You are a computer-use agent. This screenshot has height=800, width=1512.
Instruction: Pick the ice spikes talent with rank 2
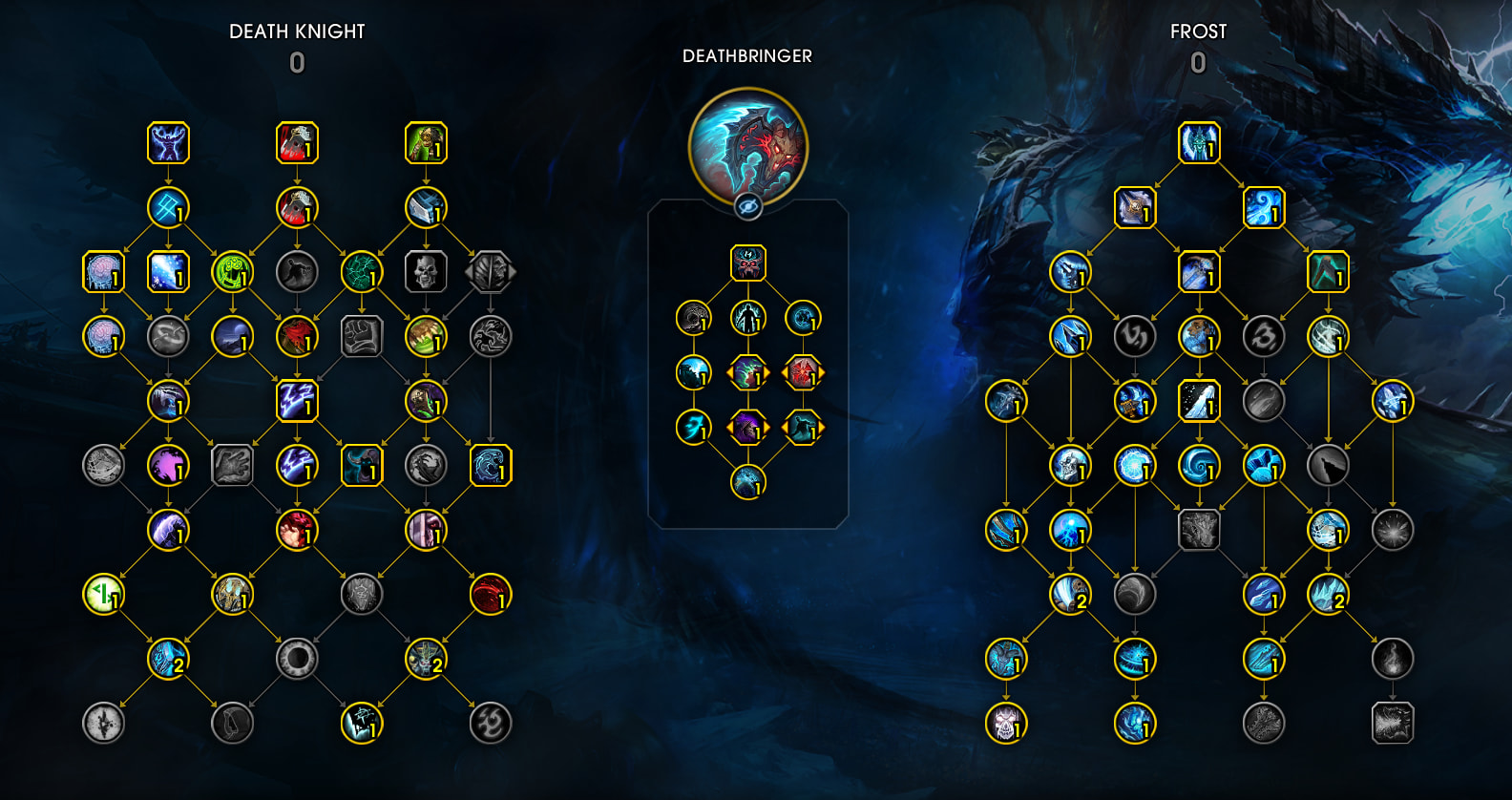point(1327,594)
